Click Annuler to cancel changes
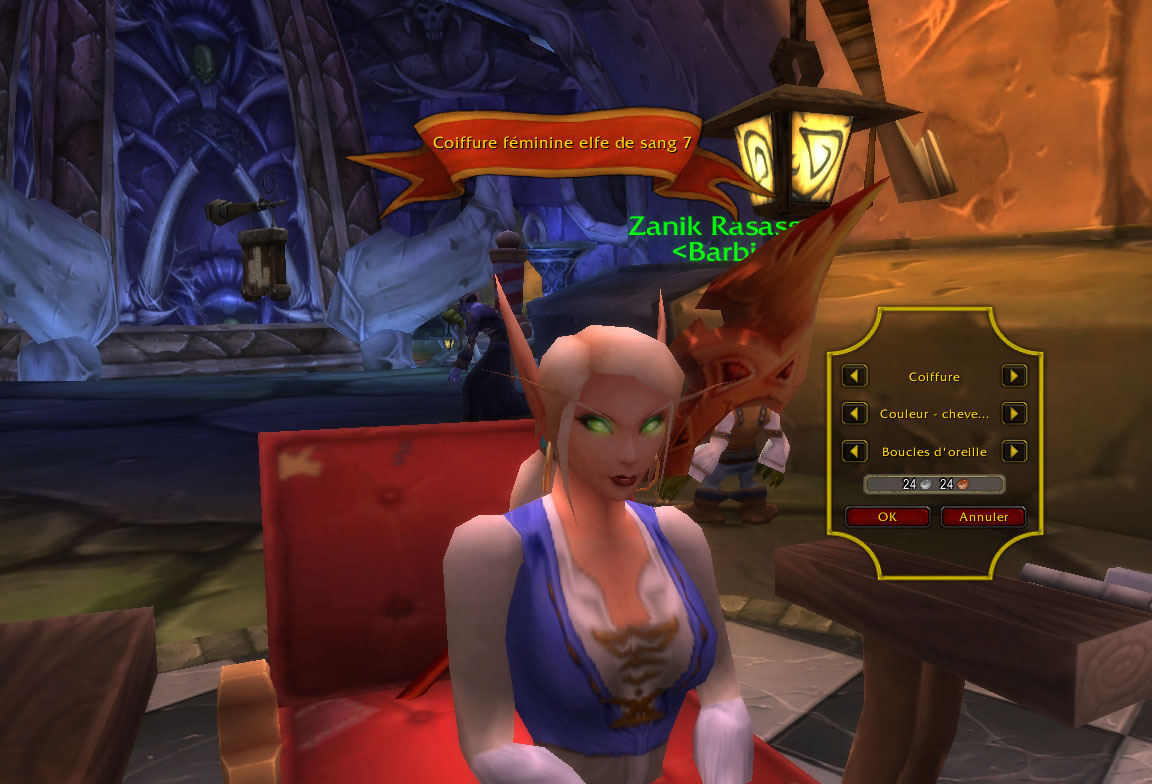The image size is (1152, 784). (x=983, y=517)
